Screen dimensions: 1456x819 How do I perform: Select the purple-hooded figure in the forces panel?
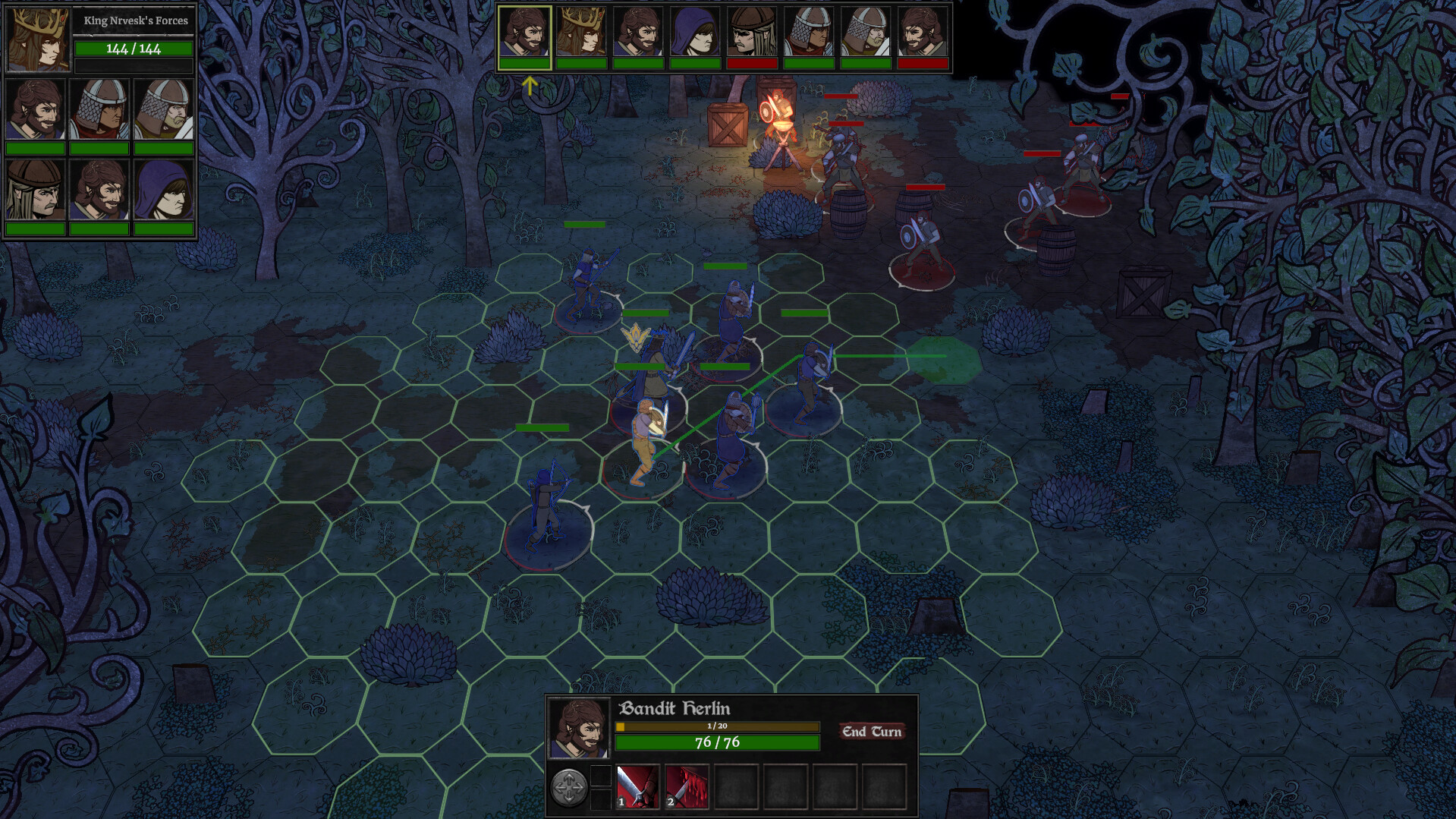pos(164,189)
